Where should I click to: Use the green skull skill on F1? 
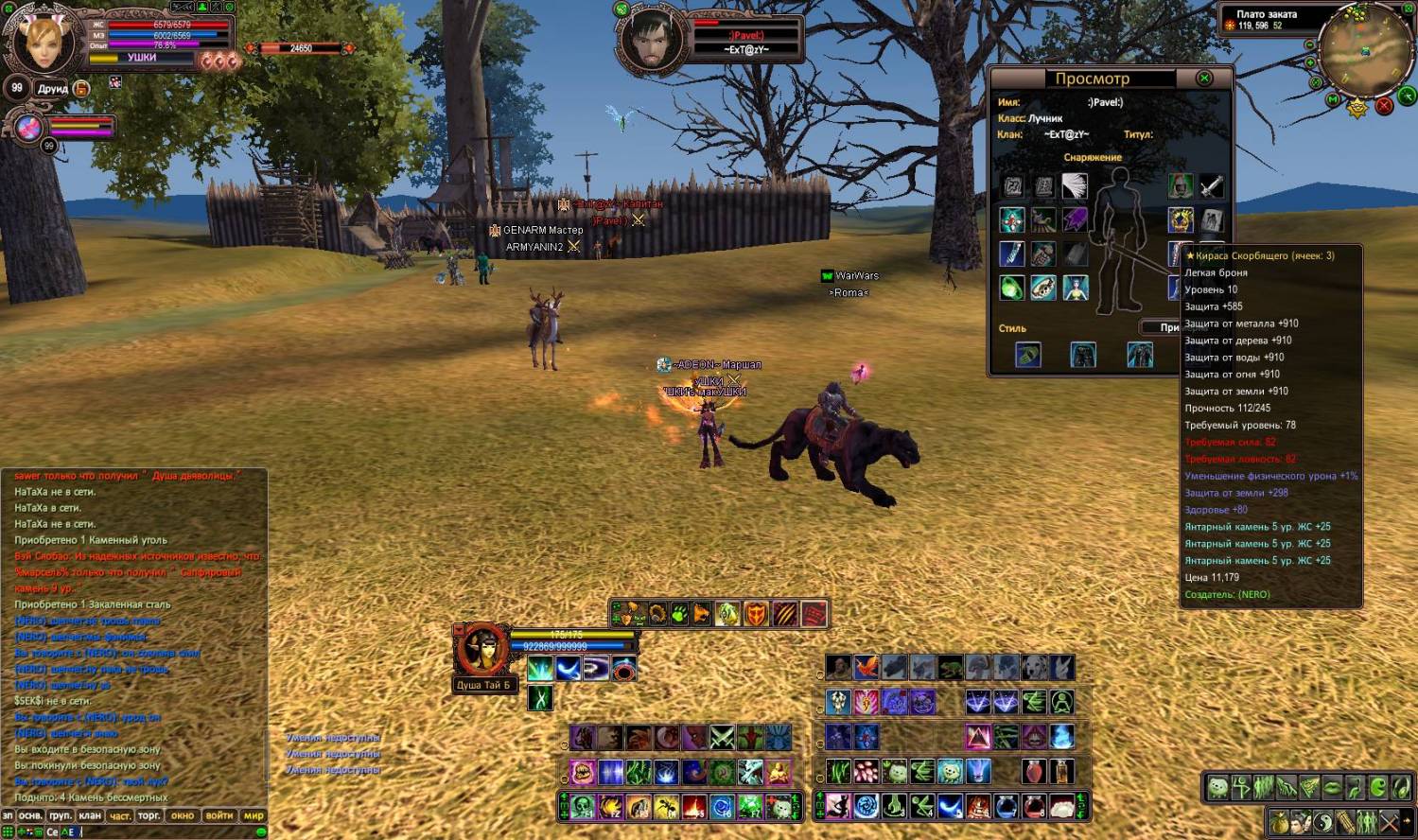tap(582, 807)
